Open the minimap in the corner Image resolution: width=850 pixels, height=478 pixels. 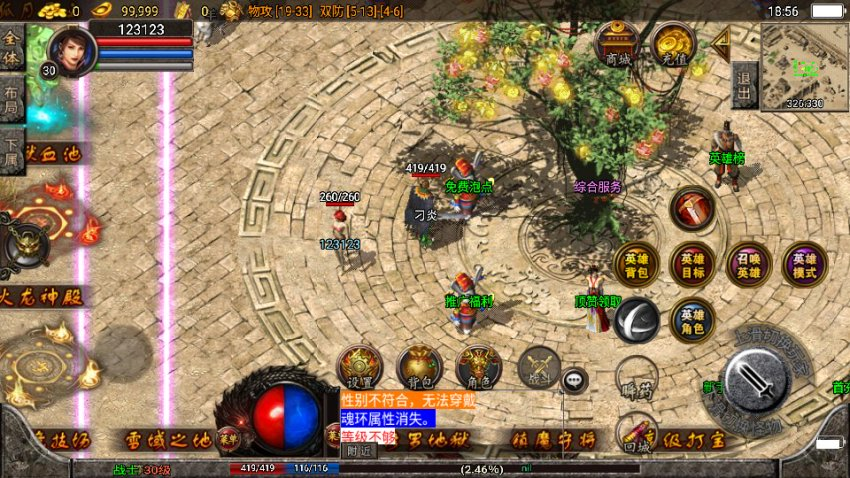[x=804, y=66]
